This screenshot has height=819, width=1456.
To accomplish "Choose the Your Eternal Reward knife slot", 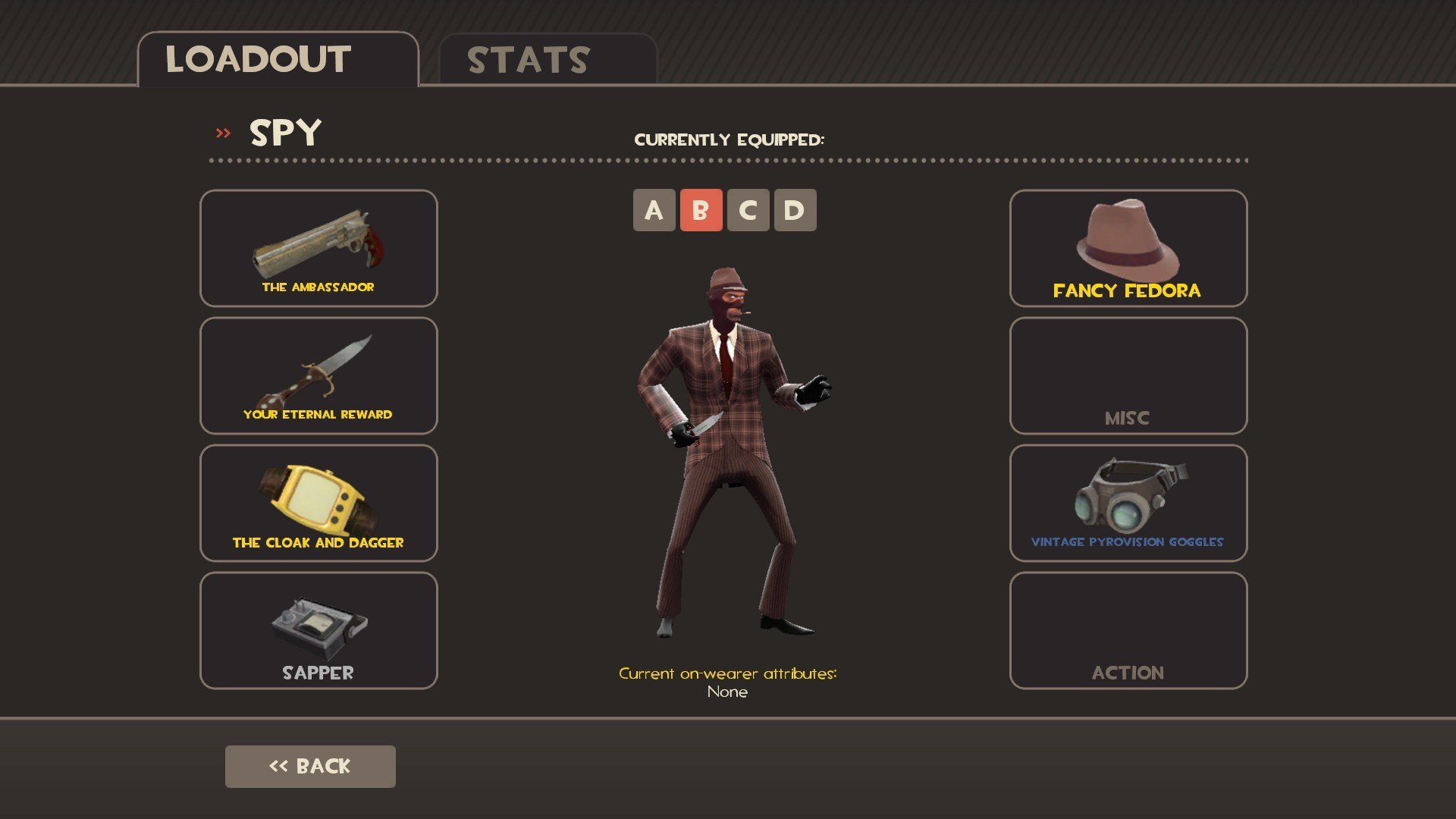I will (318, 375).
